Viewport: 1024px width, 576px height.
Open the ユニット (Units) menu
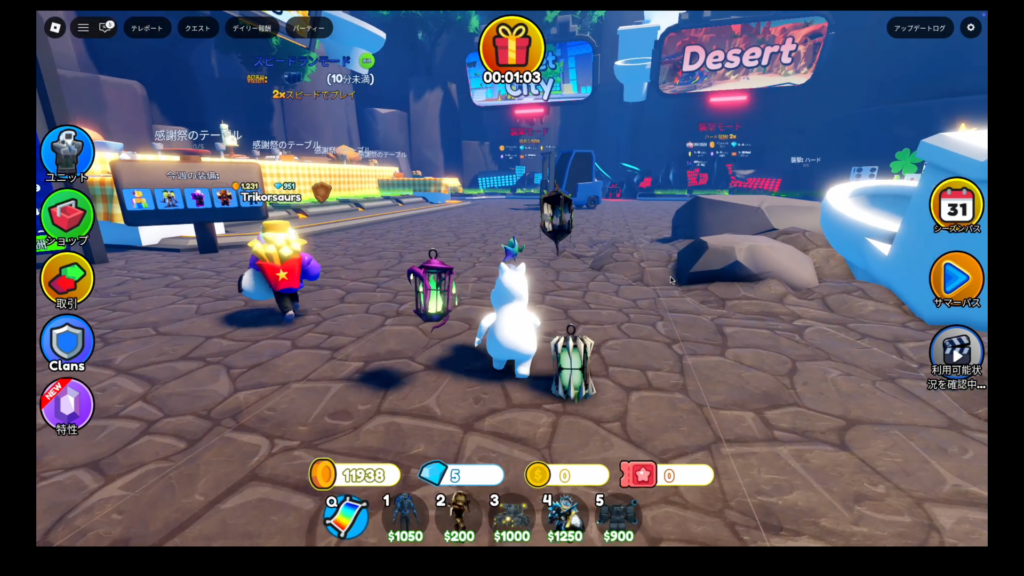coord(67,152)
